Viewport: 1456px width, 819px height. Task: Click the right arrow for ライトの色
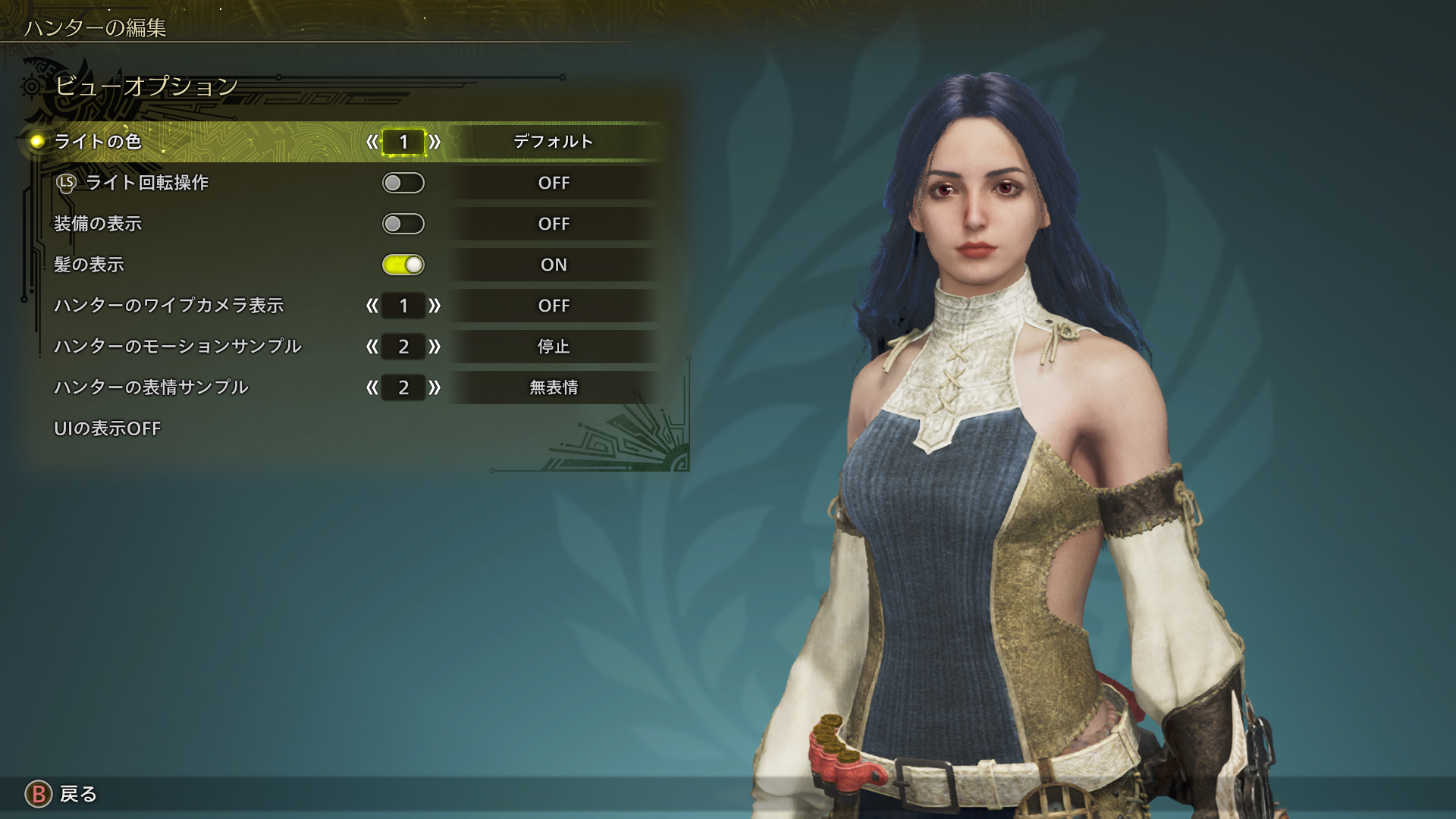[x=435, y=142]
